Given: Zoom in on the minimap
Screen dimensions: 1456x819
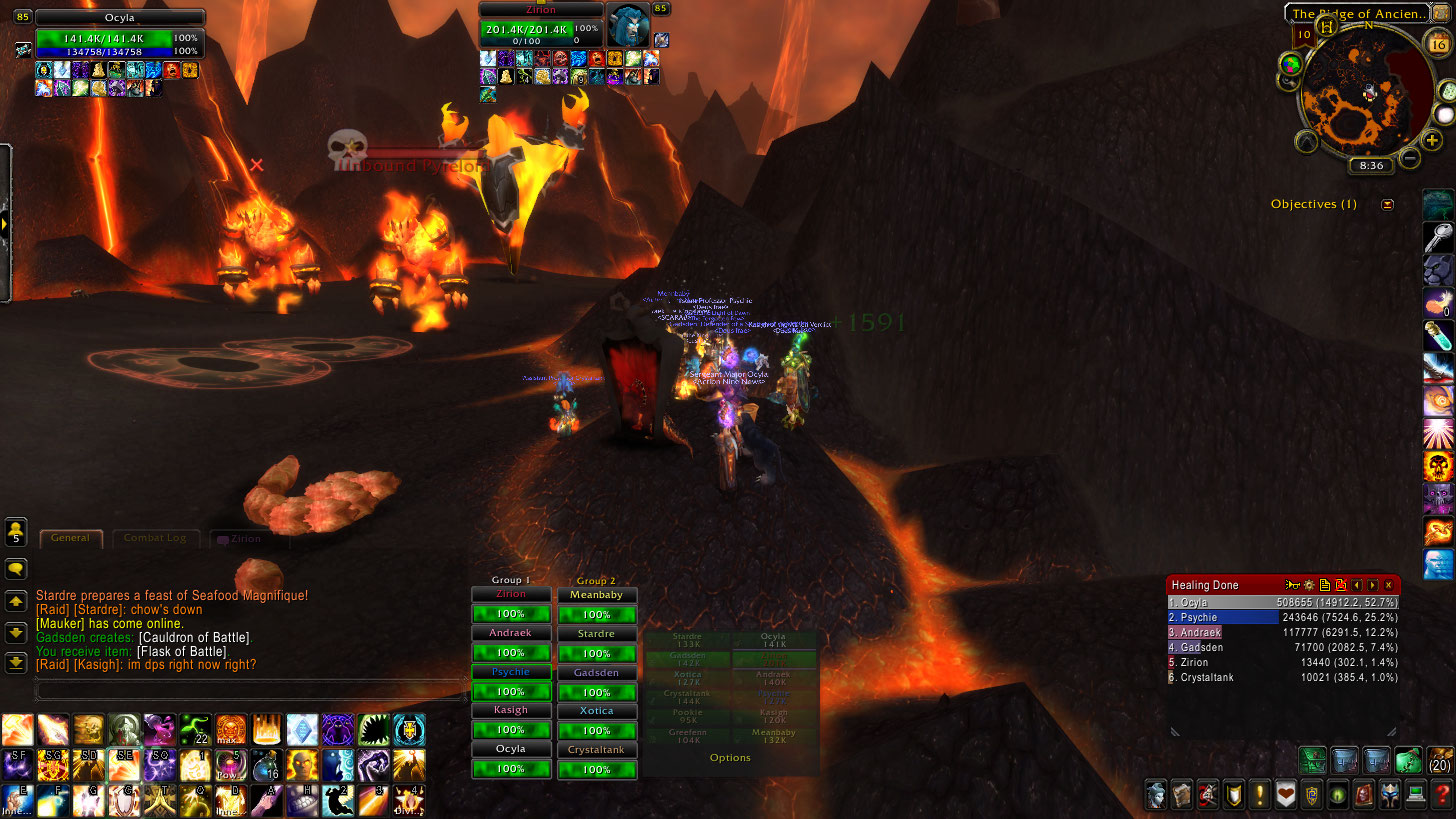Looking at the screenshot, I should [x=1432, y=141].
